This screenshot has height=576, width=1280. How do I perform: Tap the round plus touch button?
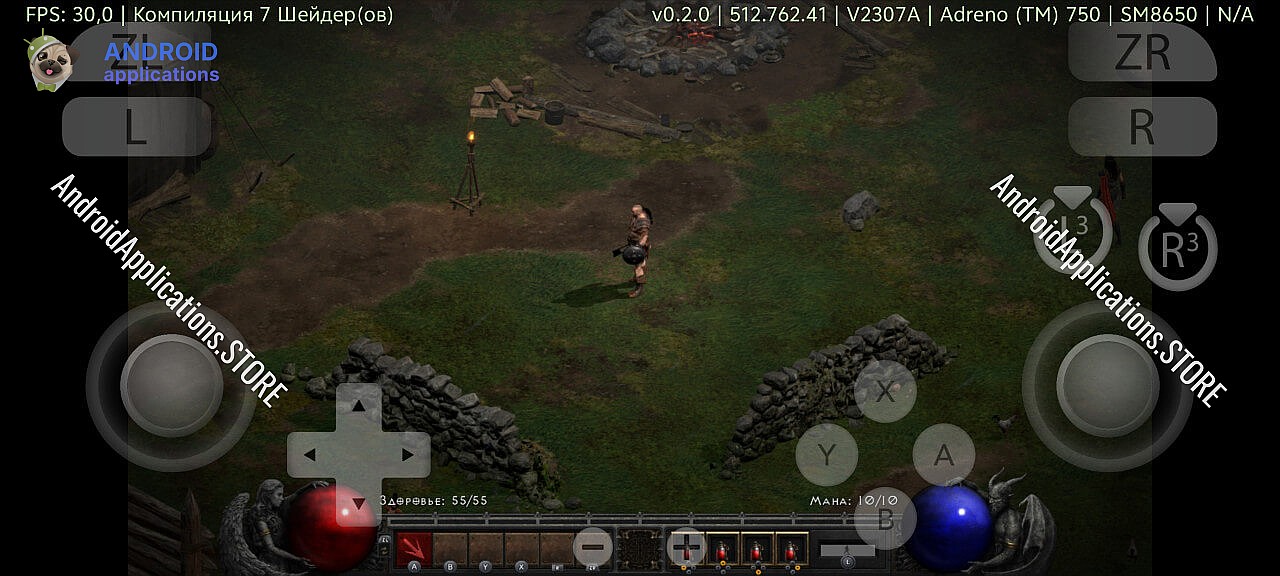tap(686, 547)
